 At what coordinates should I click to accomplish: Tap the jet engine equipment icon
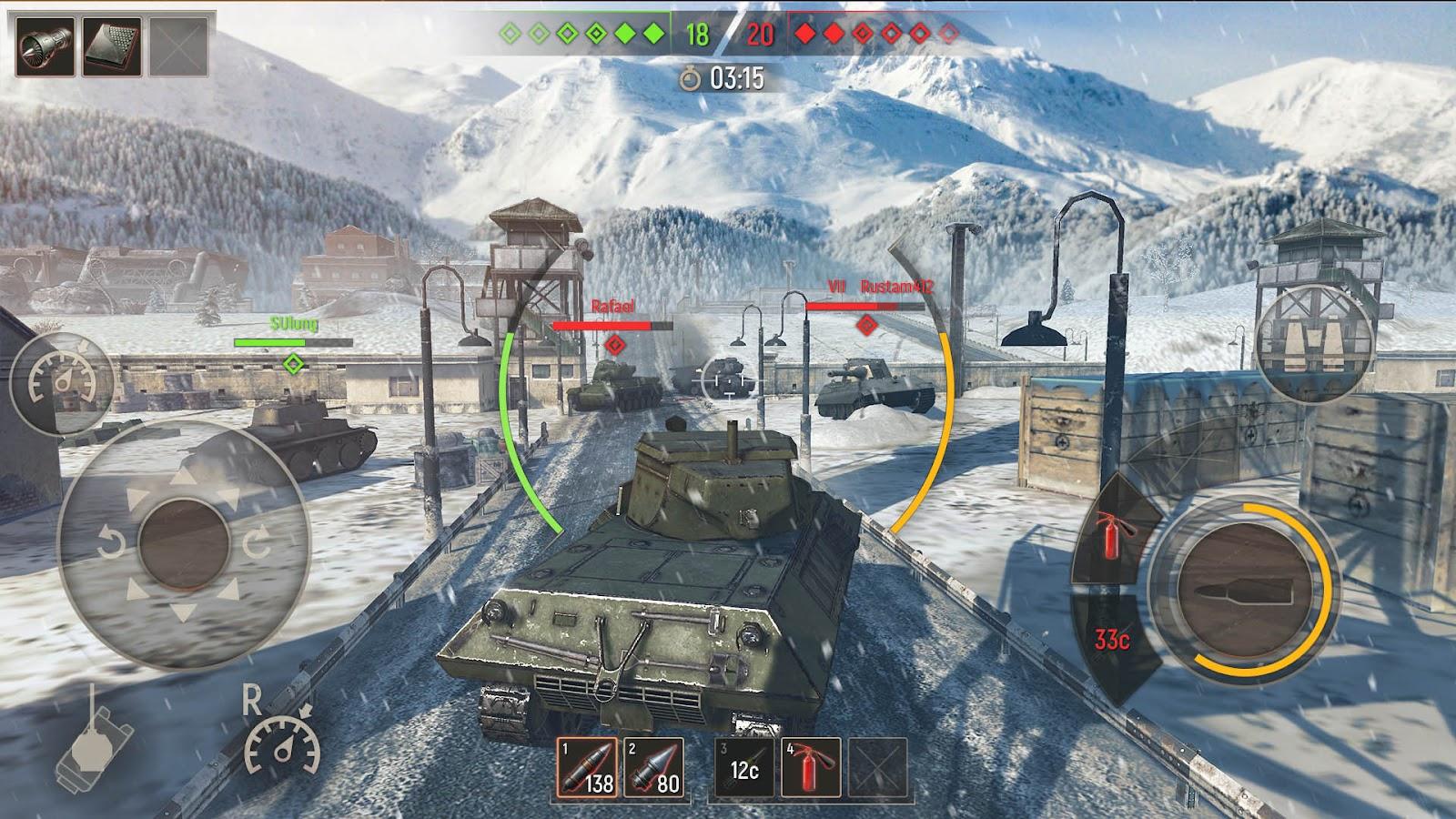(x=45, y=46)
